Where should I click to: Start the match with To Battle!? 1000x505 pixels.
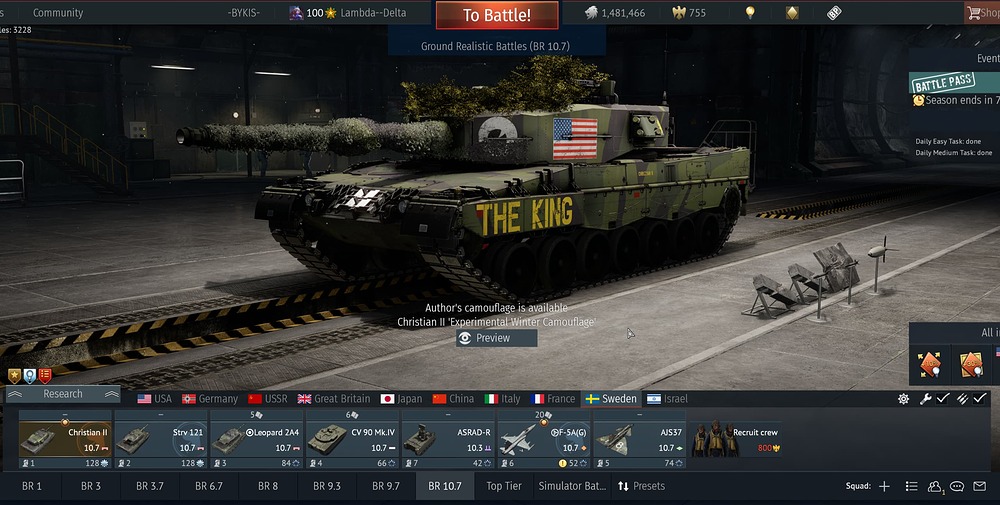[x=496, y=15]
